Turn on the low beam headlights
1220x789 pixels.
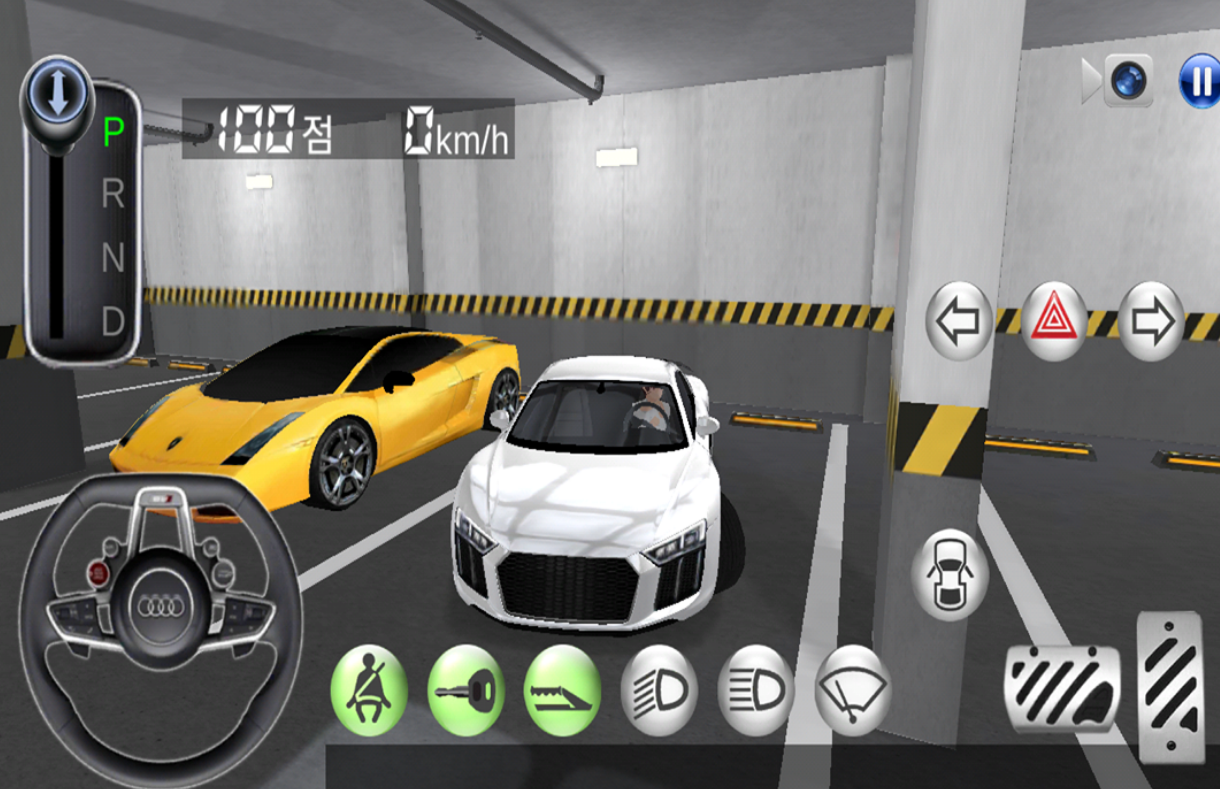pyautogui.click(x=659, y=690)
